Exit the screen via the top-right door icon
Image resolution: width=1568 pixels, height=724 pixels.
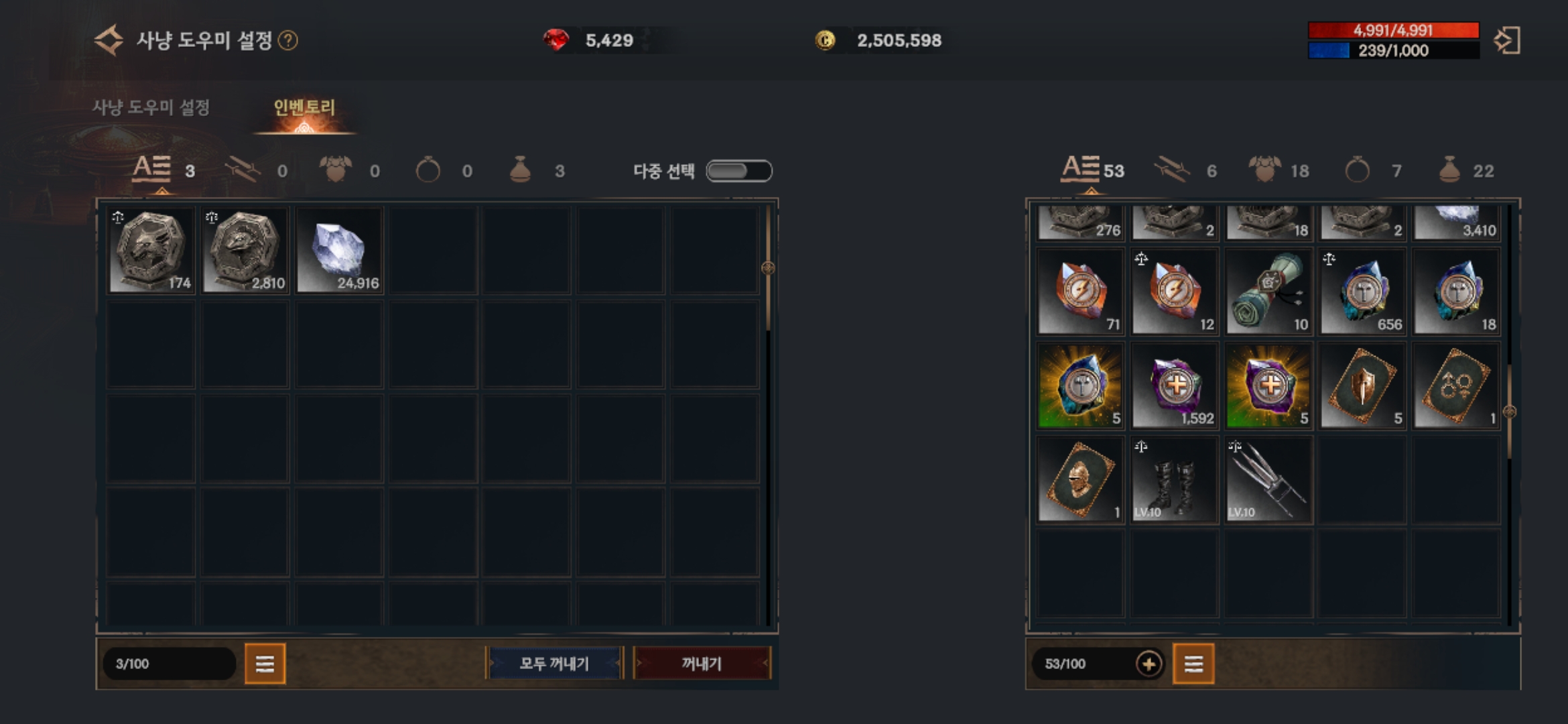(1507, 40)
